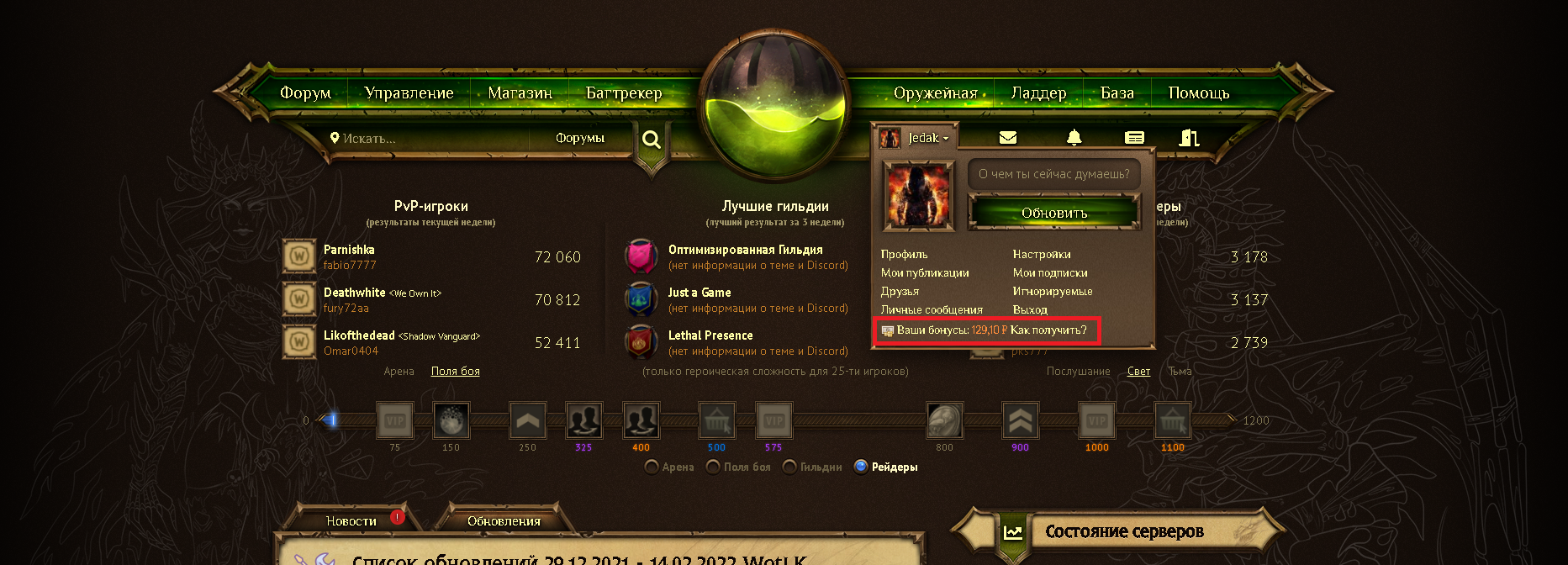Open the Багтрекер page
Image resolution: width=1568 pixels, height=565 pixels.
tap(624, 93)
